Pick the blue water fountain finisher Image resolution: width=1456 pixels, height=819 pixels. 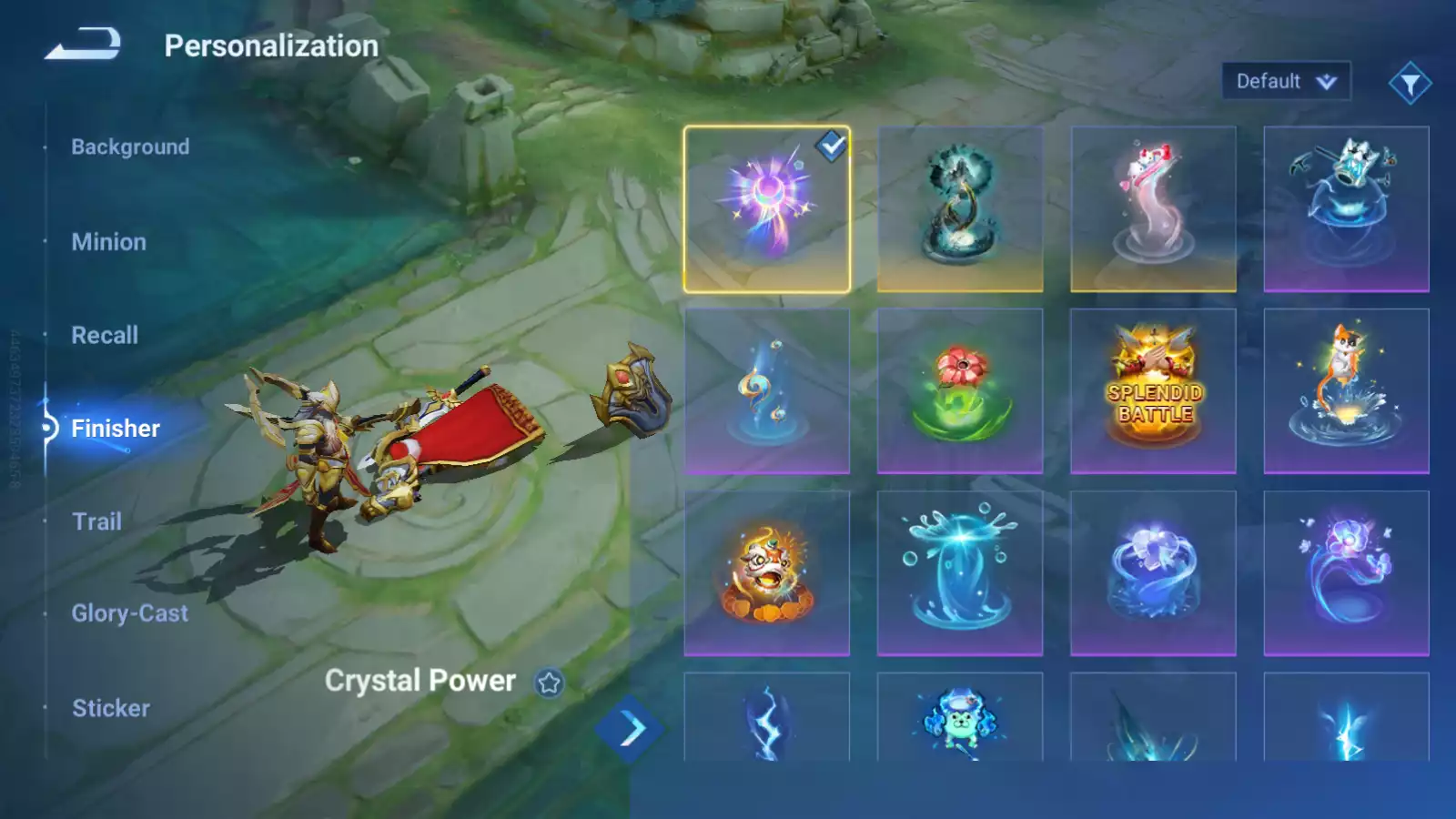pyautogui.click(x=959, y=573)
